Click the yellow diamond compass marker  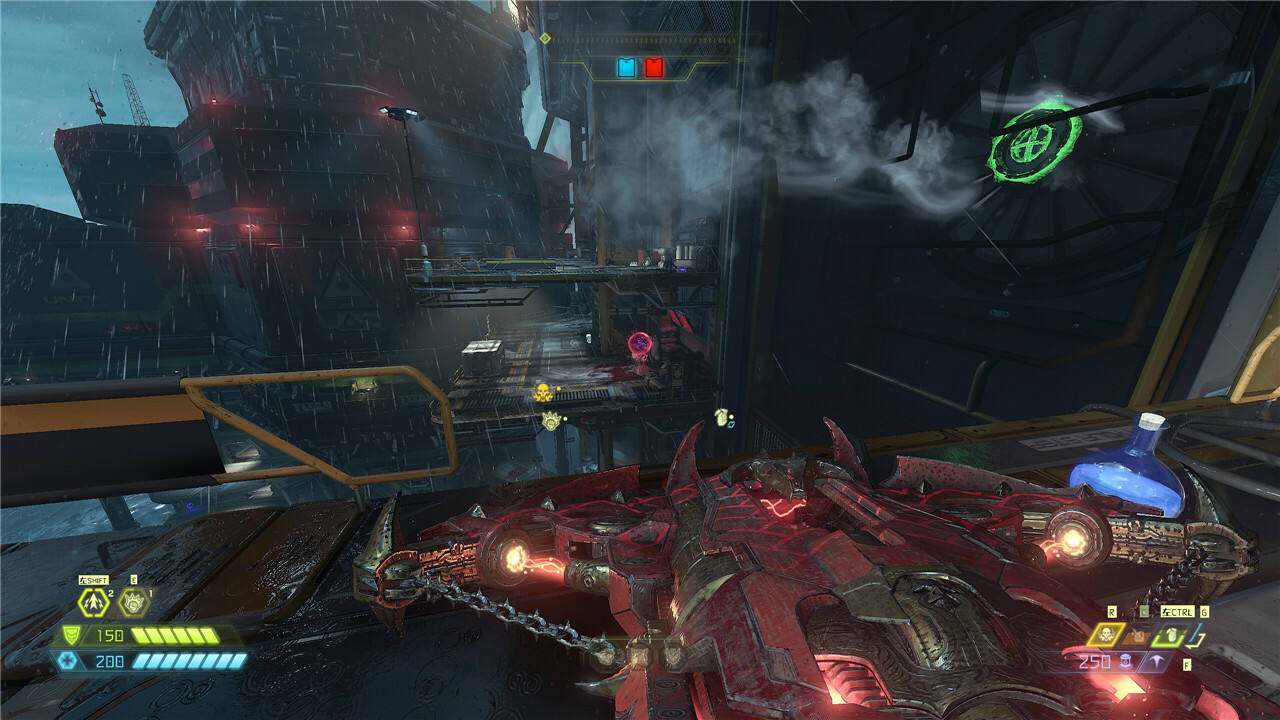pos(545,38)
